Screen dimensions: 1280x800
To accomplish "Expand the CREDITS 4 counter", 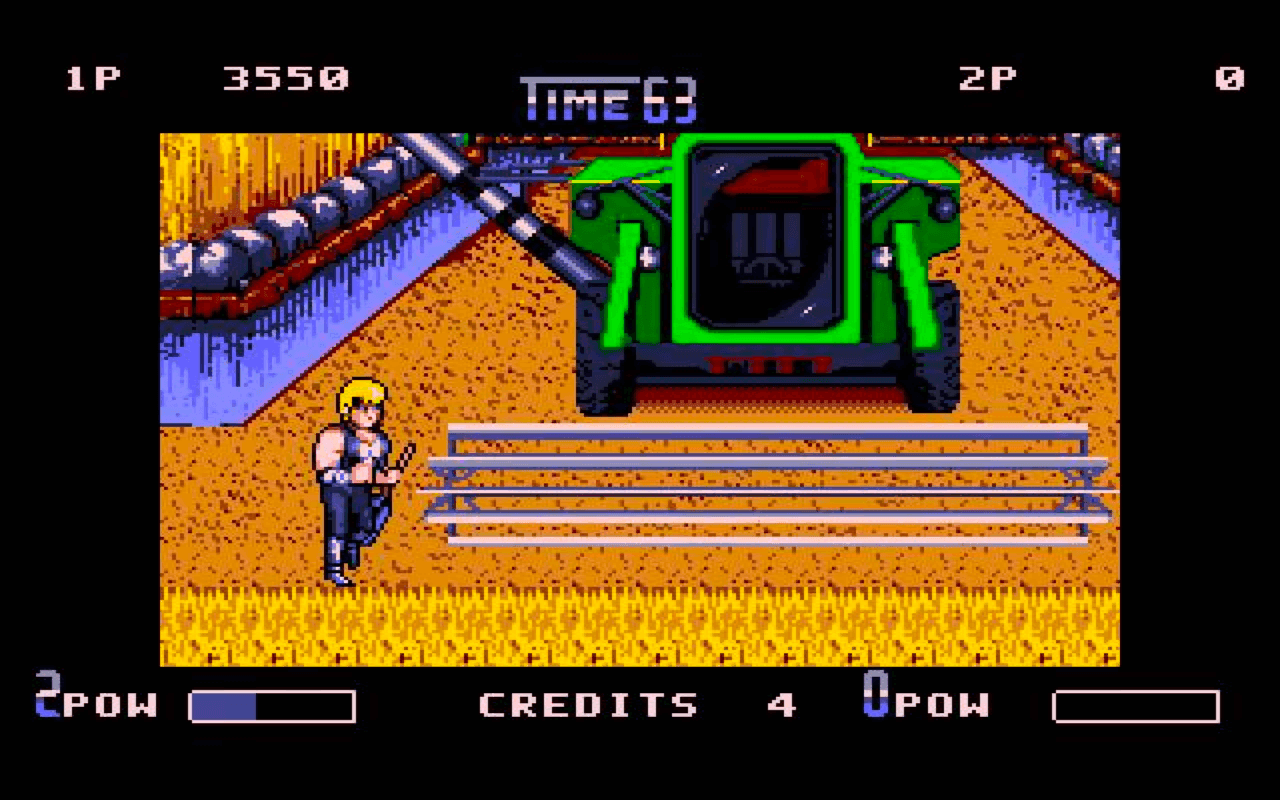I will (x=785, y=705).
